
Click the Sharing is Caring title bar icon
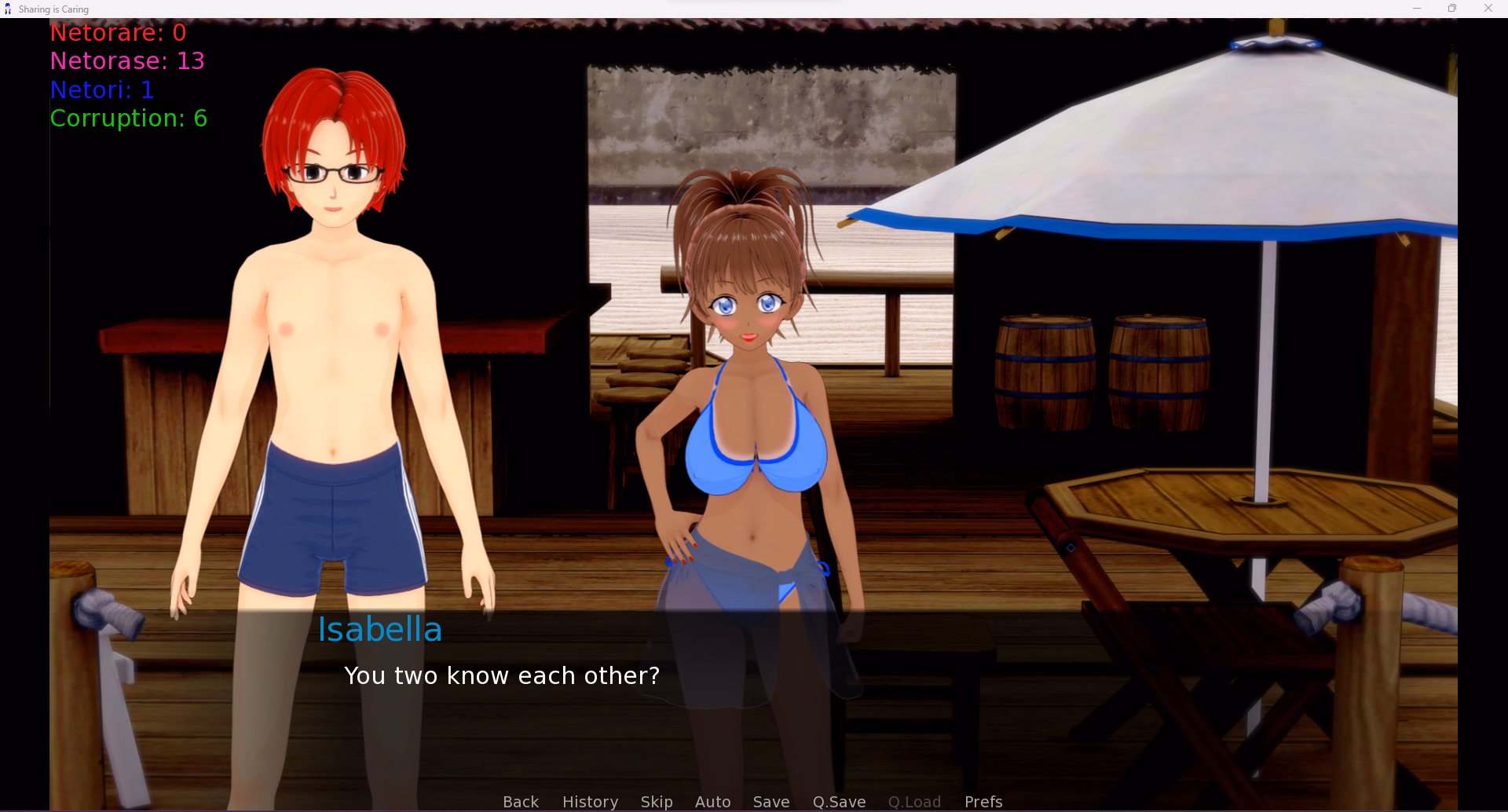[8, 9]
